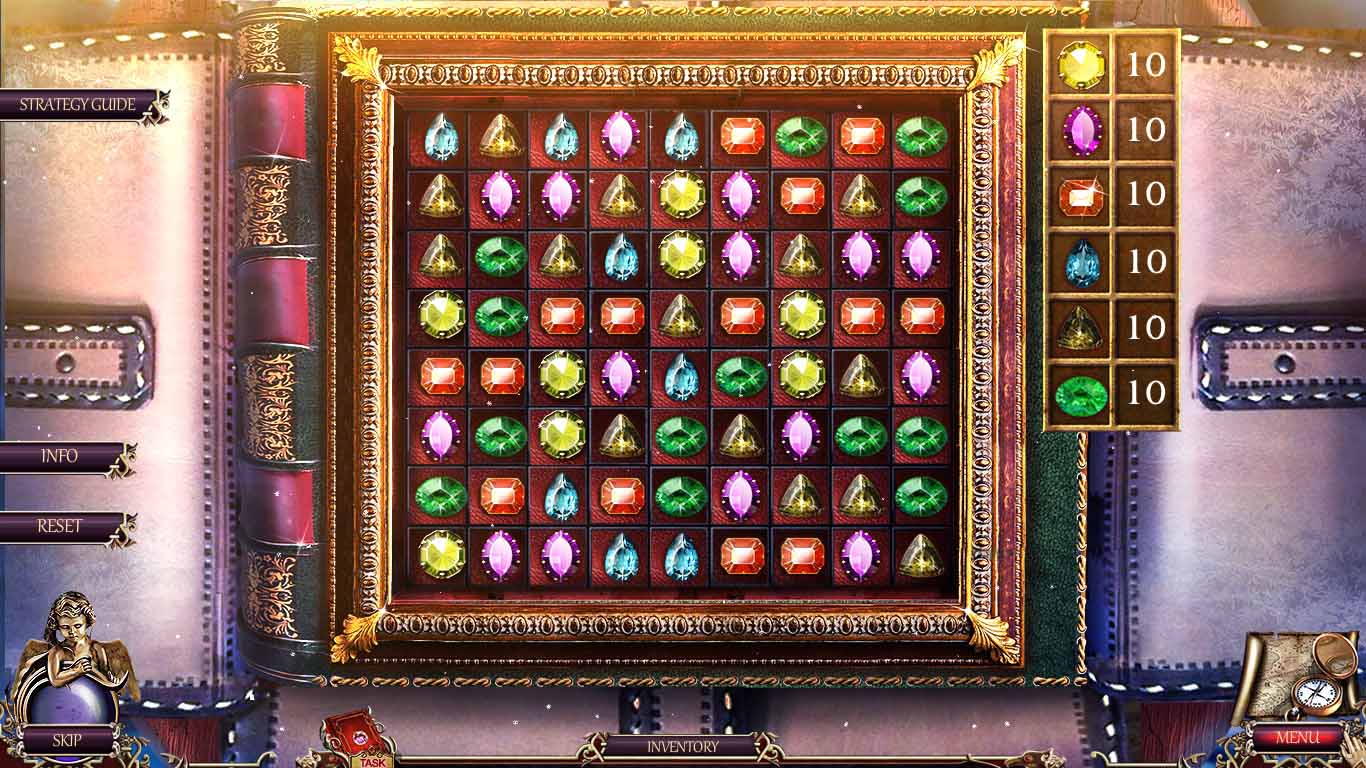Open the Strategy Guide
Screen dimensions: 1366x768
tap(75, 102)
